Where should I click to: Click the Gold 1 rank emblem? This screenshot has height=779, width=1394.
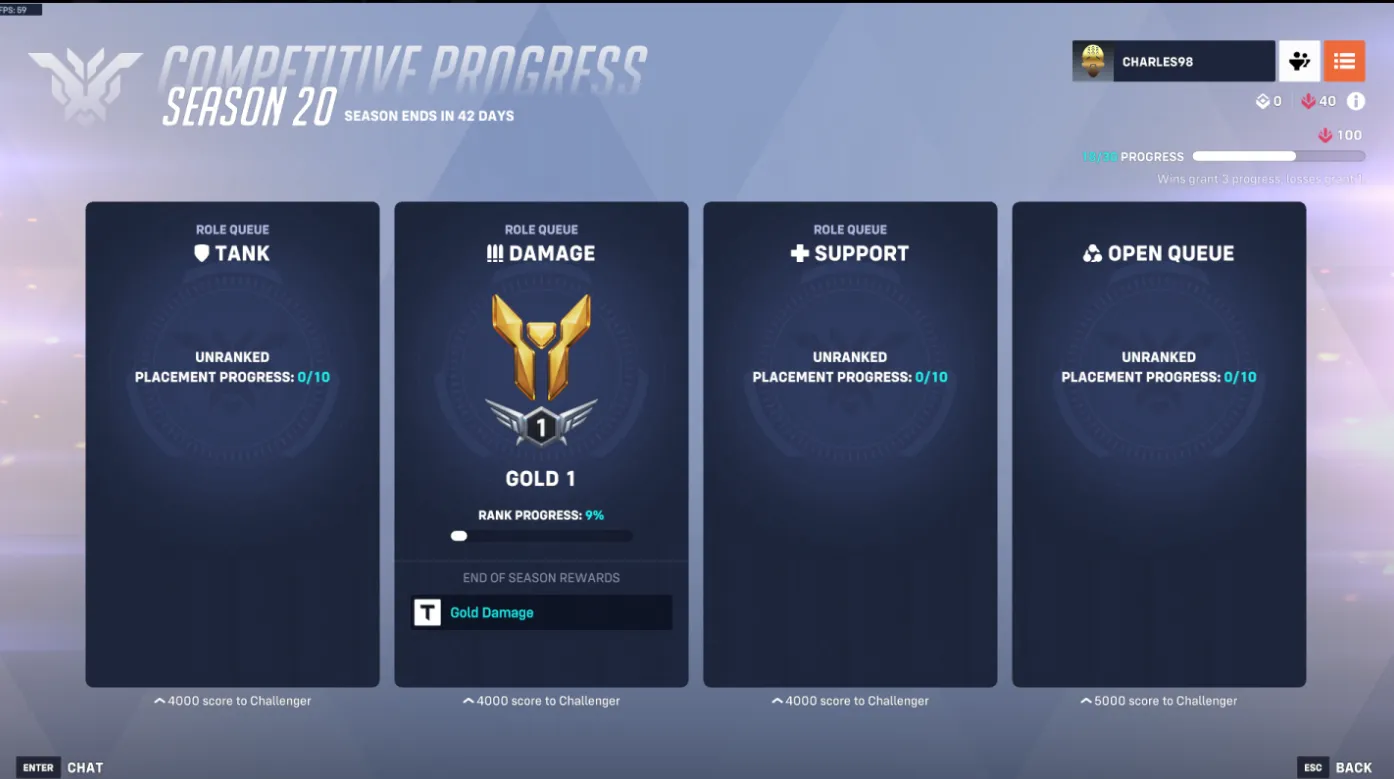(540, 365)
